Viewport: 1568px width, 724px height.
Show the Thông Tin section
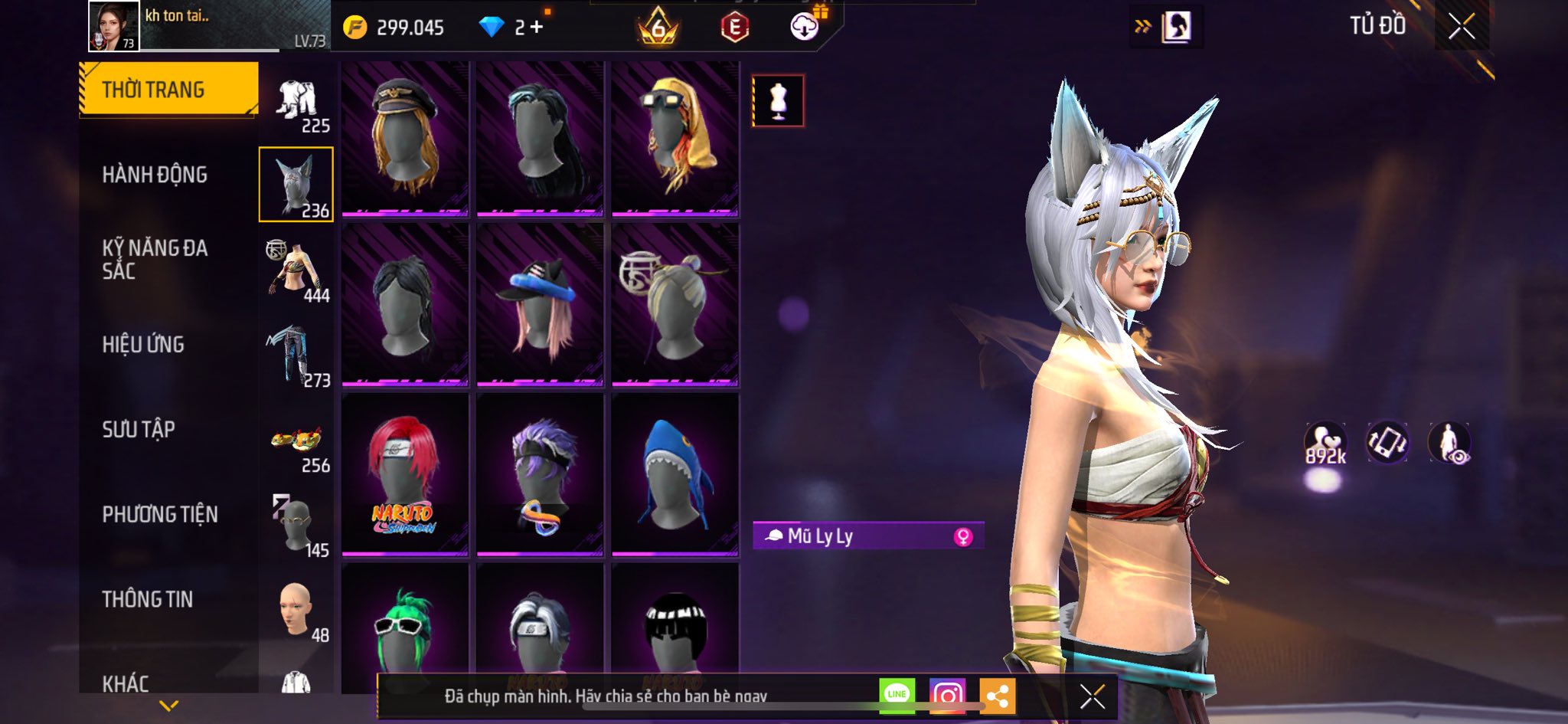[x=148, y=599]
